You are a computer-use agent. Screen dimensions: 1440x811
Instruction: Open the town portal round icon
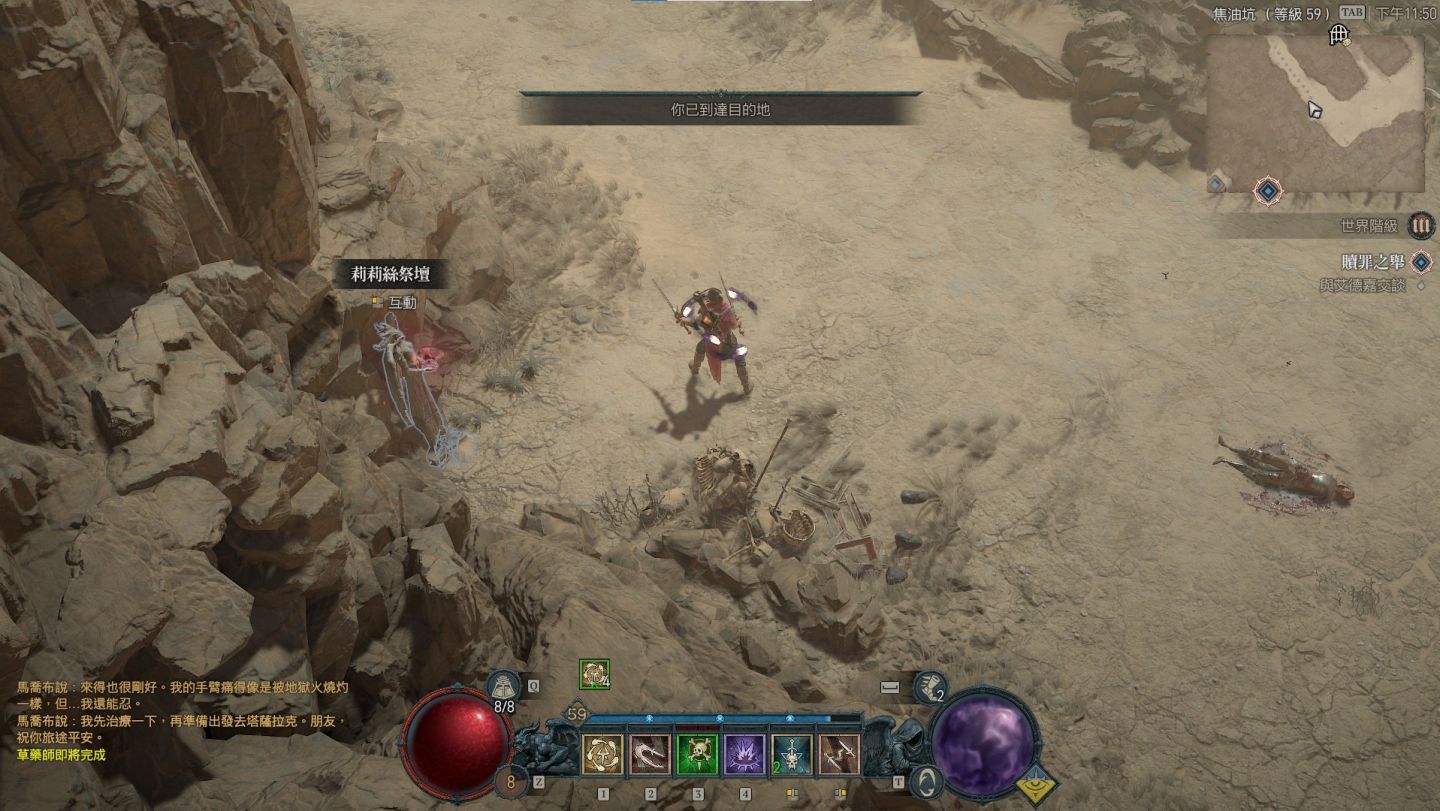click(927, 781)
